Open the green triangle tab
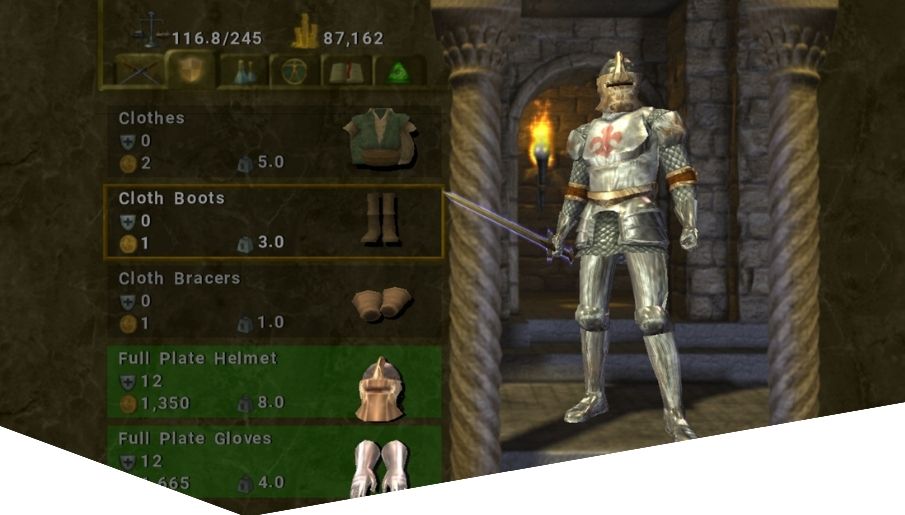This screenshot has width=905, height=515. coord(399,70)
